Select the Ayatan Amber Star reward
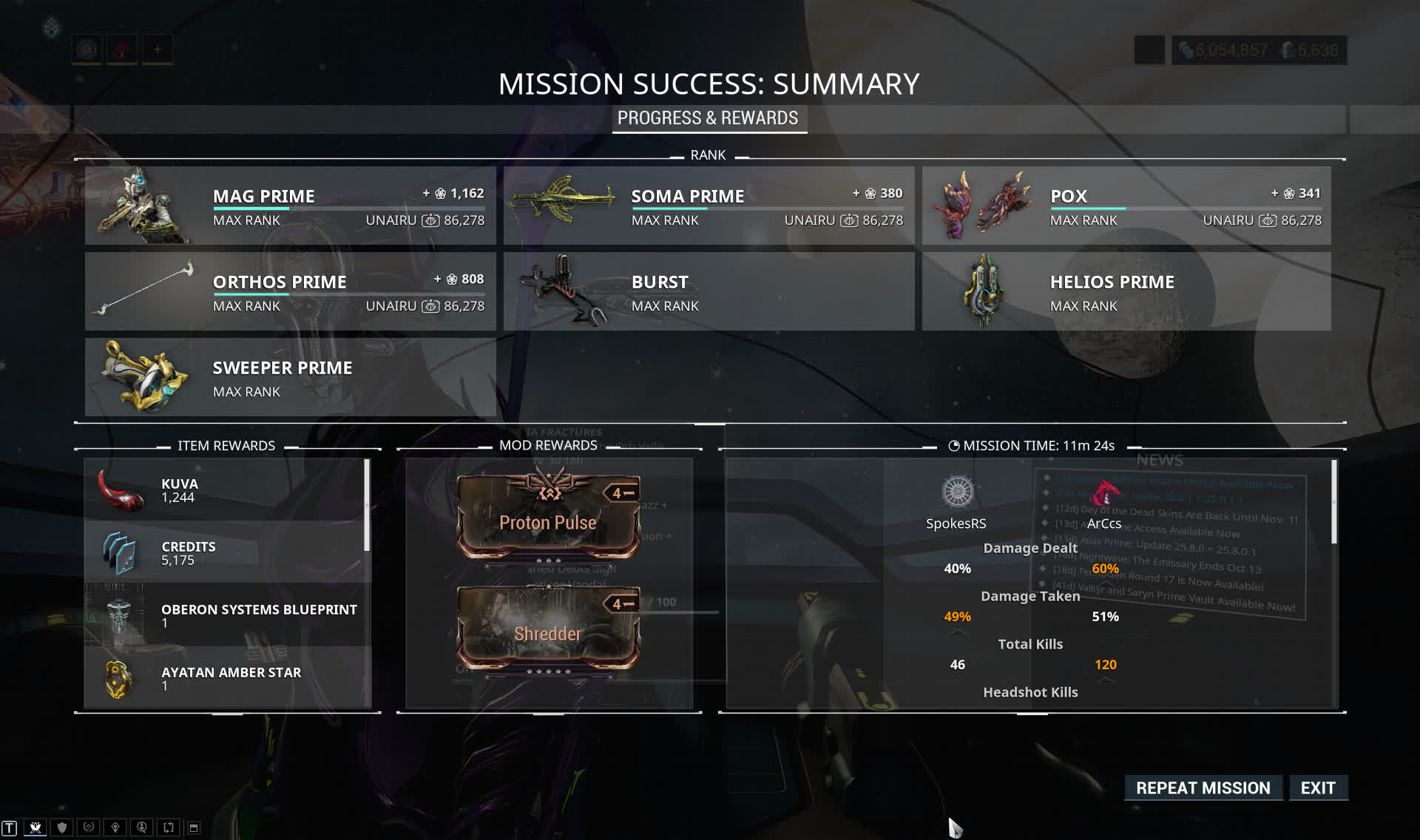The image size is (1420, 840). pyautogui.click(x=226, y=678)
